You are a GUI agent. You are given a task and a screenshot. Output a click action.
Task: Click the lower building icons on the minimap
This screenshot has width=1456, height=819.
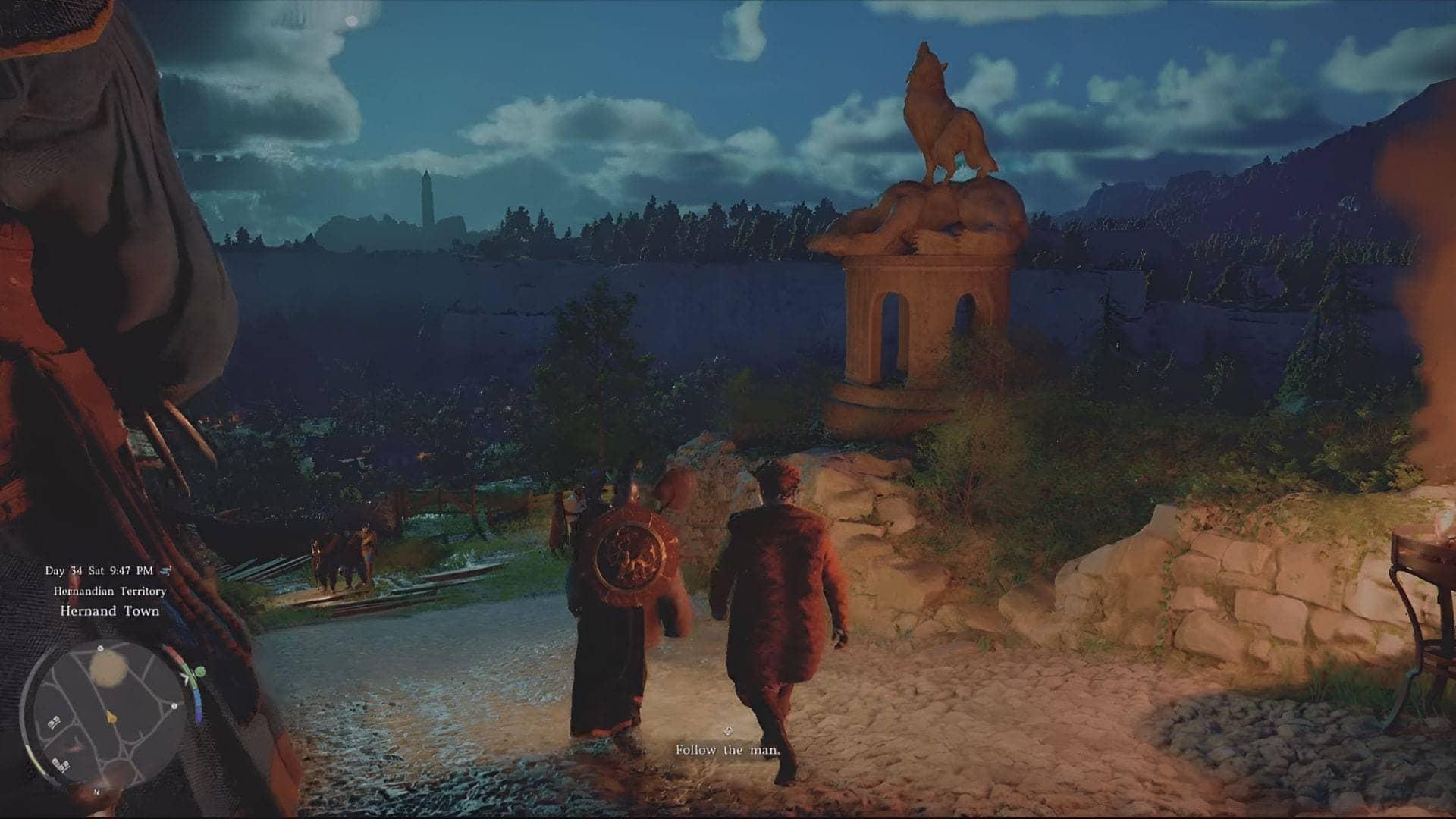click(61, 764)
